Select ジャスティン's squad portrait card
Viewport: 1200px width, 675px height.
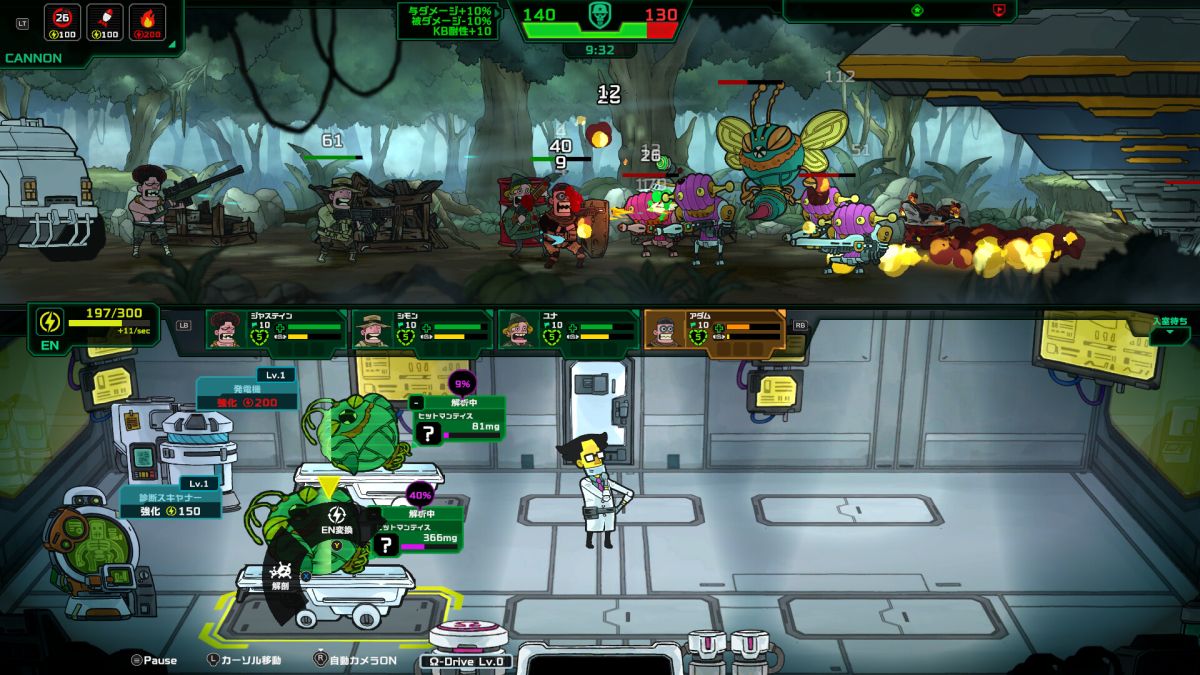coord(275,330)
